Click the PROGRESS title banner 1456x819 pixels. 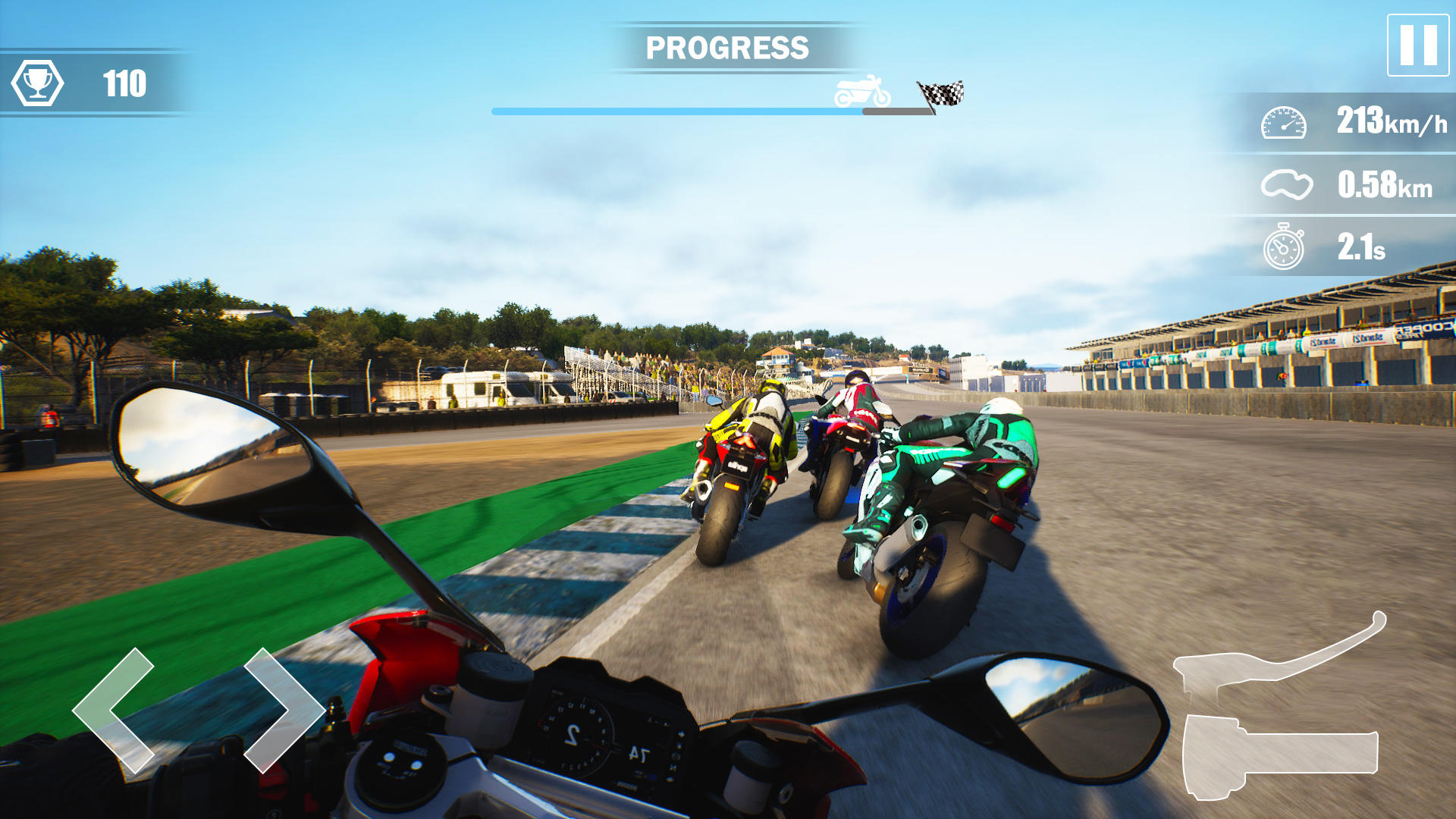[726, 47]
